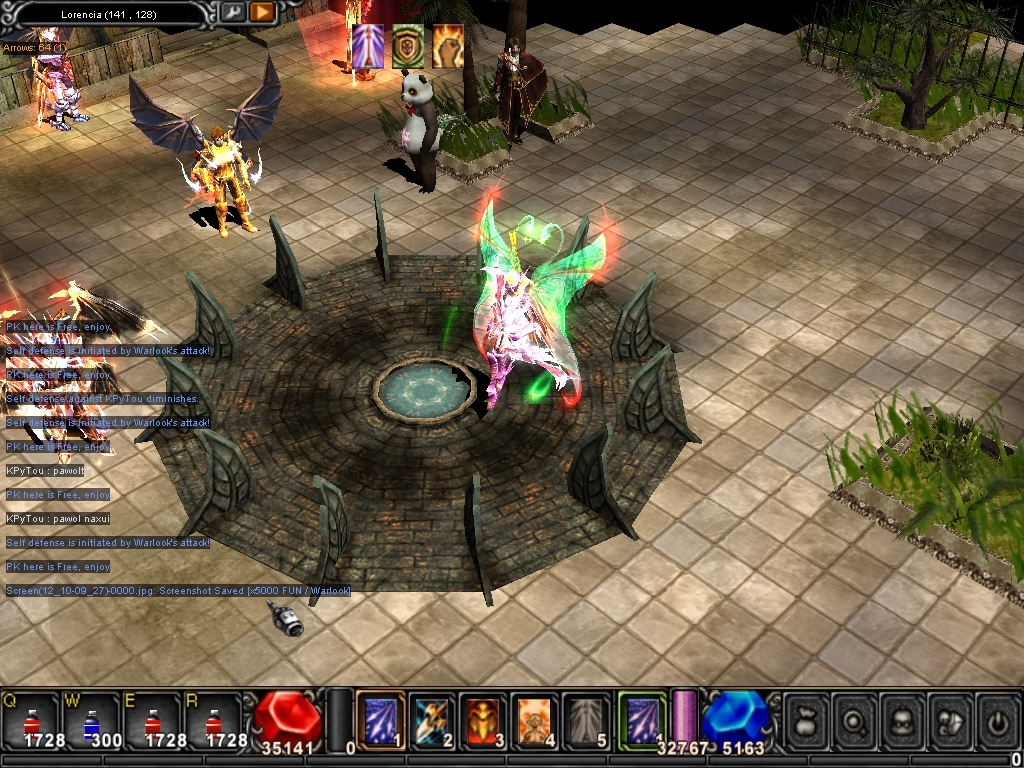The height and width of the screenshot is (768, 1024).
Task: Select the blue arrow skill in slot 2
Action: [432, 719]
